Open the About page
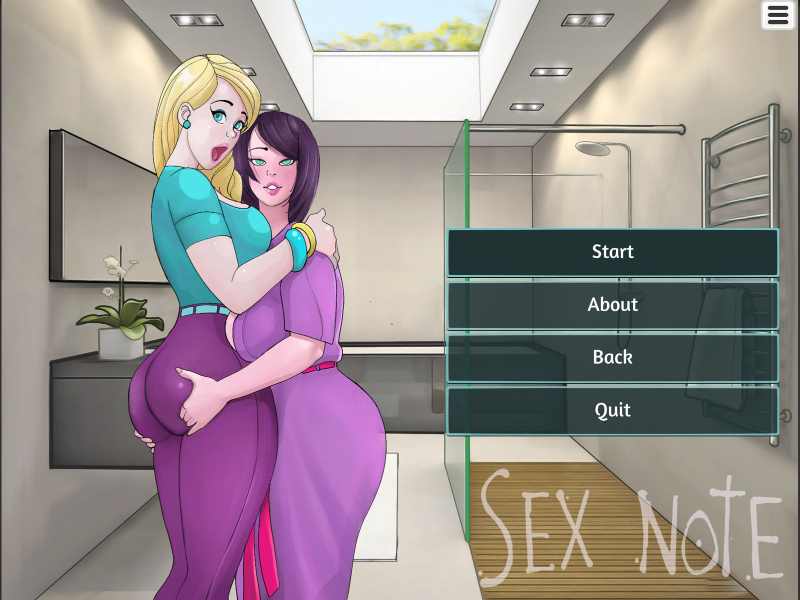Image resolution: width=800 pixels, height=600 pixels. [x=612, y=305]
